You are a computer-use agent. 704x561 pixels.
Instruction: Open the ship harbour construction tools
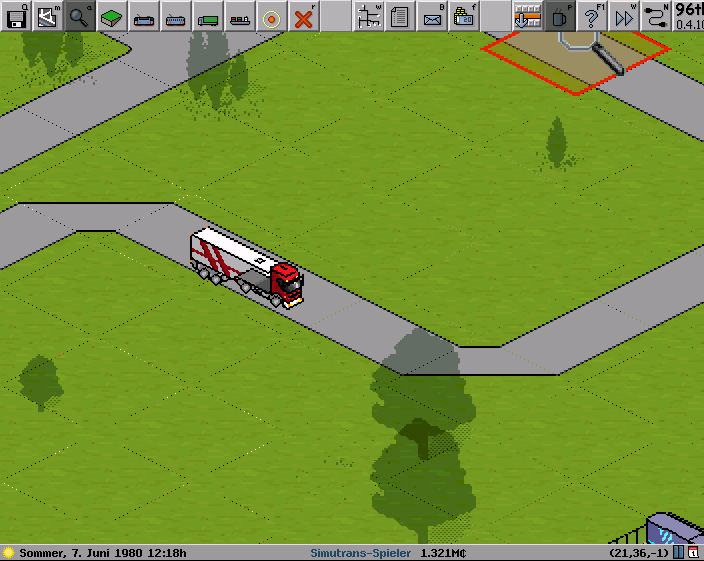click(240, 16)
